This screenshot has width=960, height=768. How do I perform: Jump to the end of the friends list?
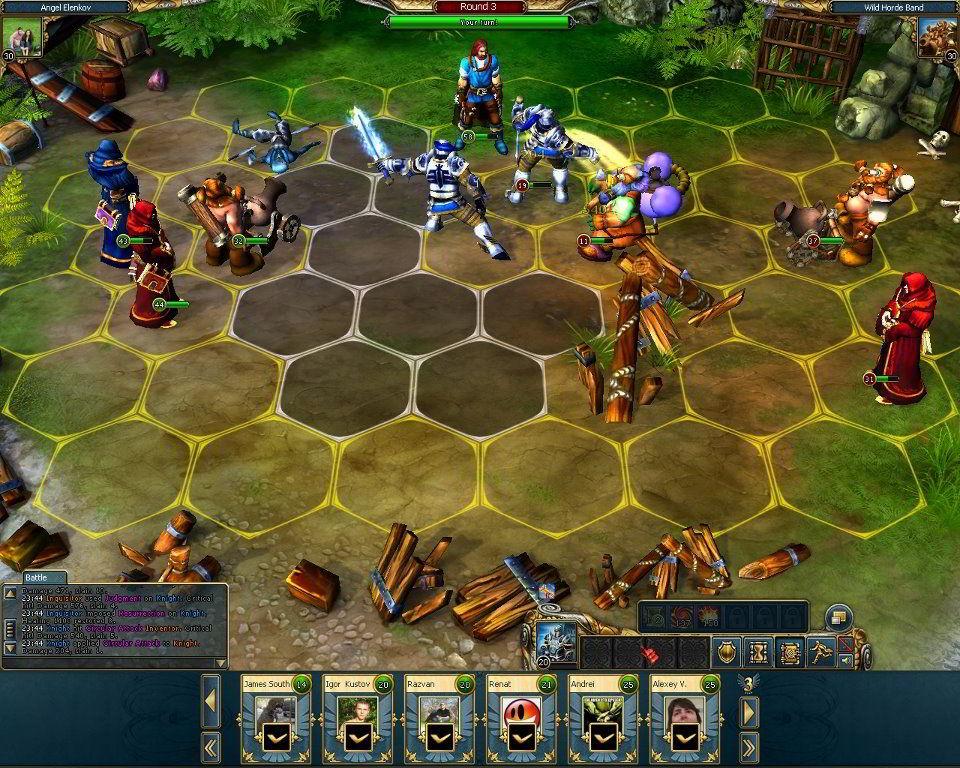[748, 747]
